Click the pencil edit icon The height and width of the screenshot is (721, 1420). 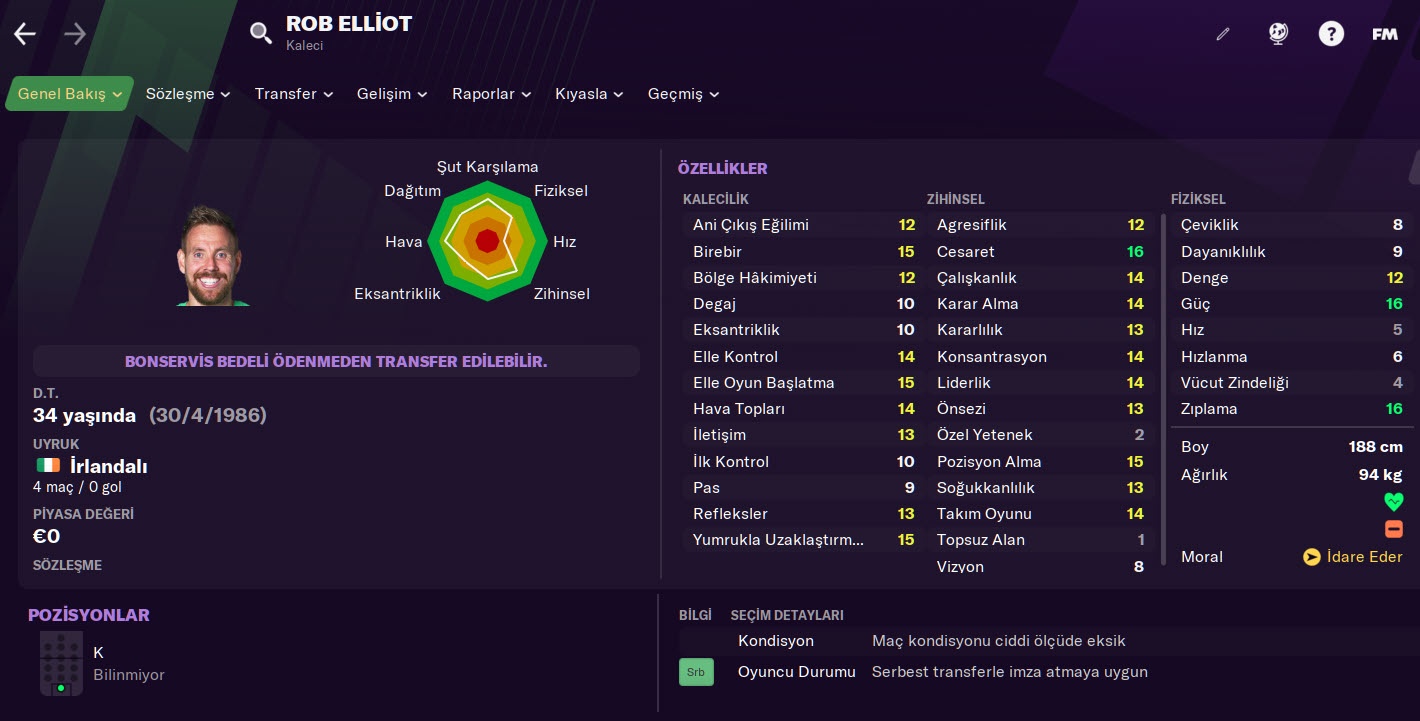[1222, 34]
